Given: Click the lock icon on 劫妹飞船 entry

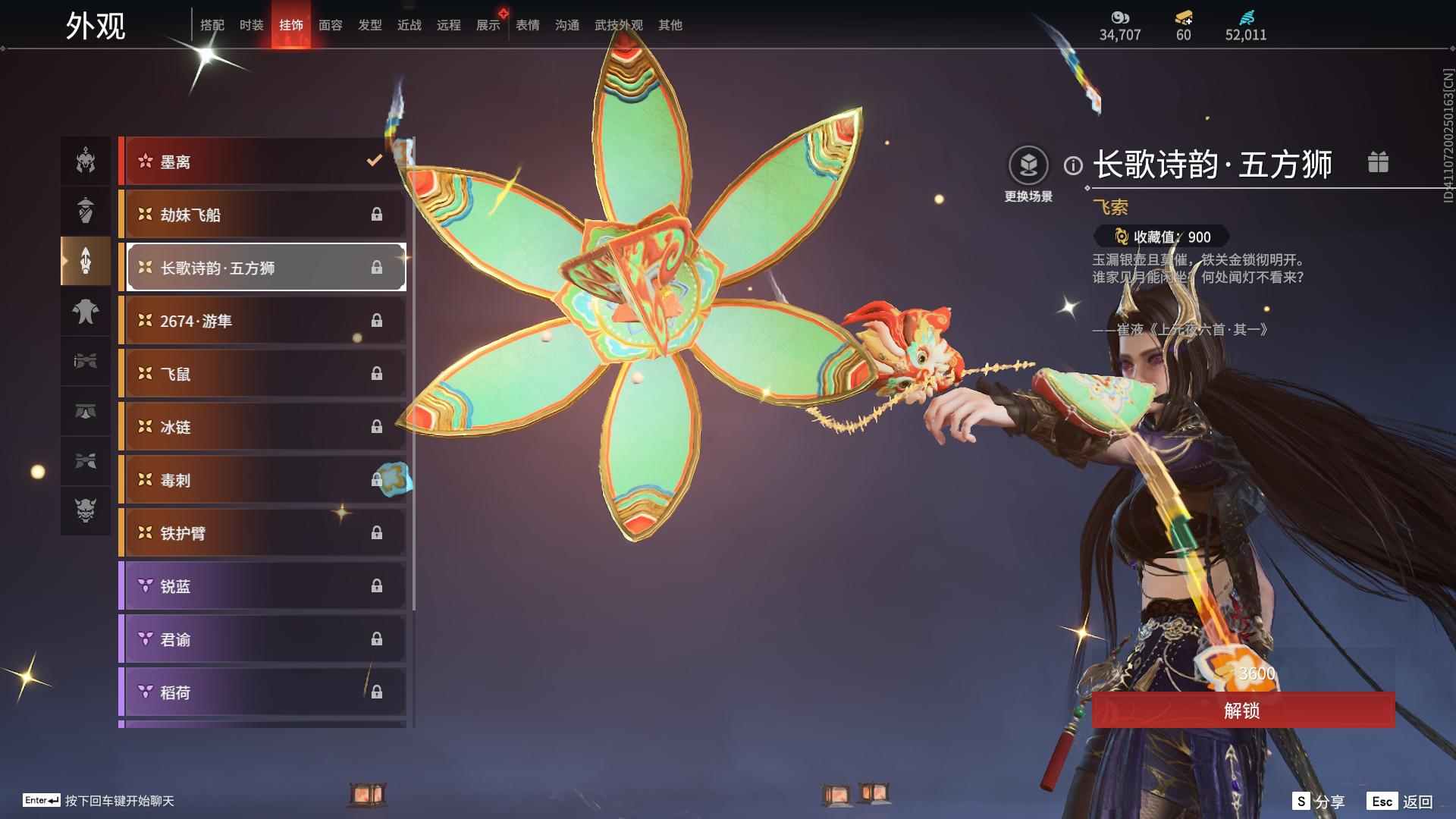Looking at the screenshot, I should point(378,215).
